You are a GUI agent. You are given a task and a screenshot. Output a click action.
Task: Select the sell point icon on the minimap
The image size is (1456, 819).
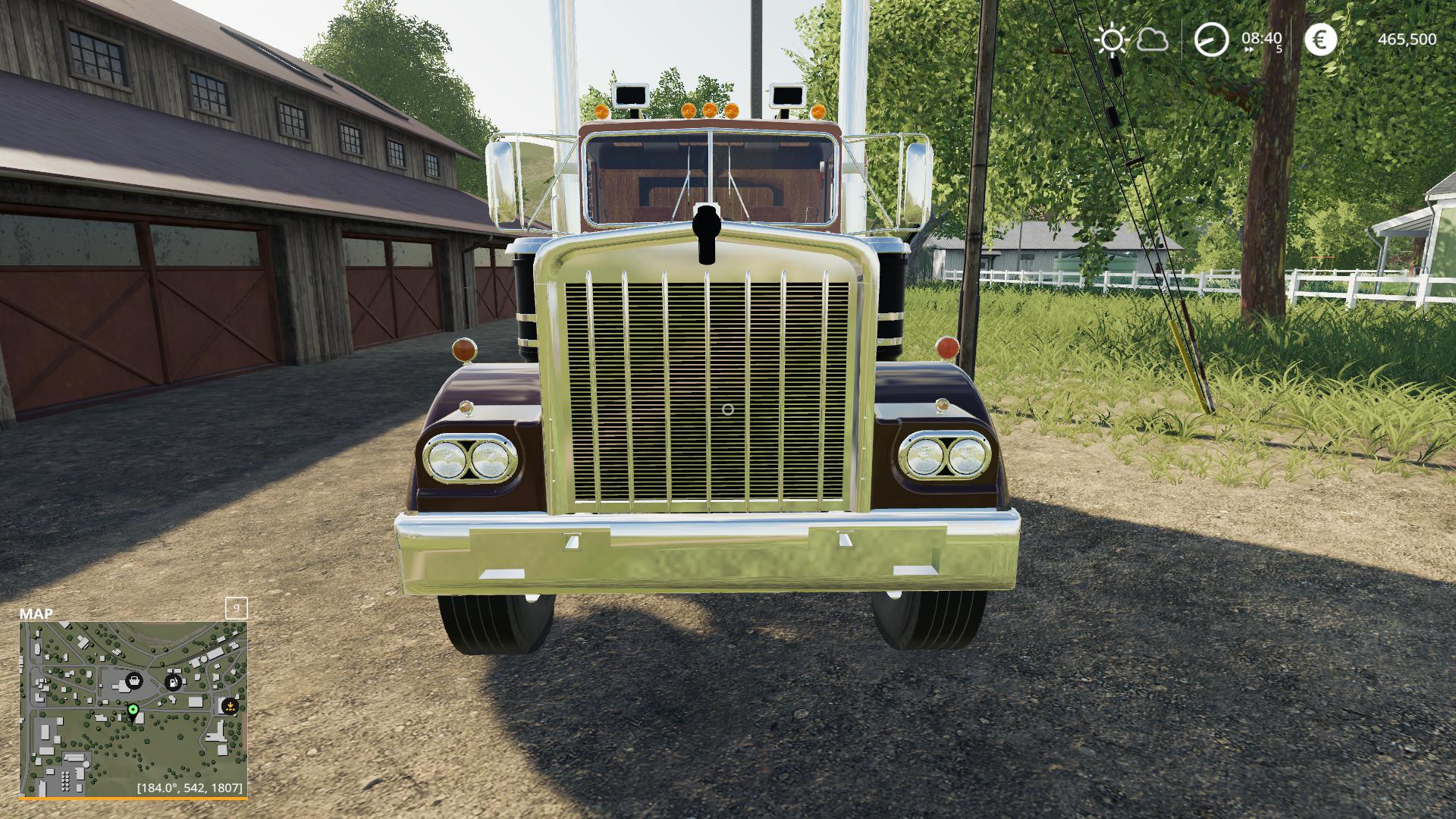click(230, 706)
